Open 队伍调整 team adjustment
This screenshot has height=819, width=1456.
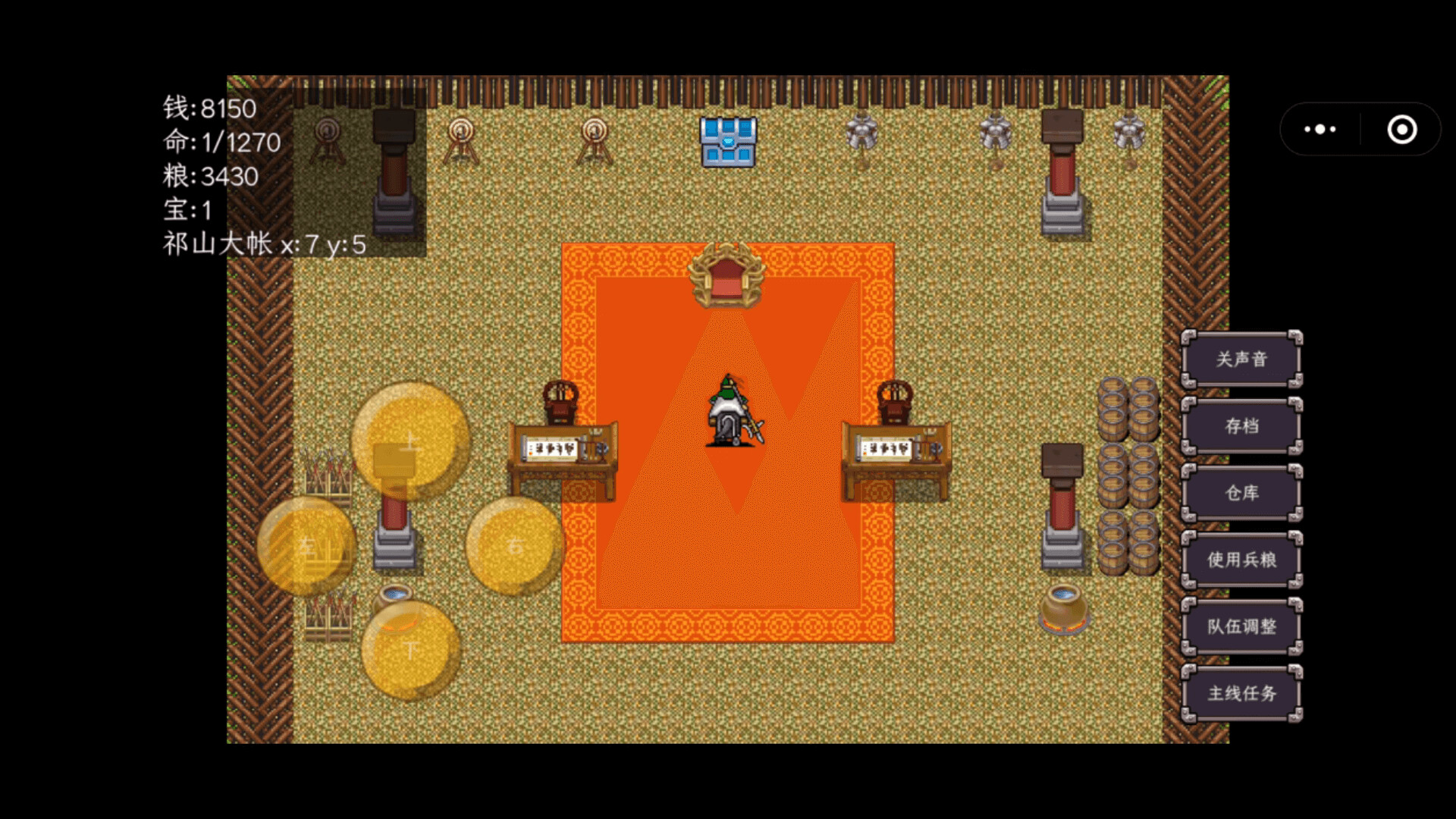click(1241, 626)
